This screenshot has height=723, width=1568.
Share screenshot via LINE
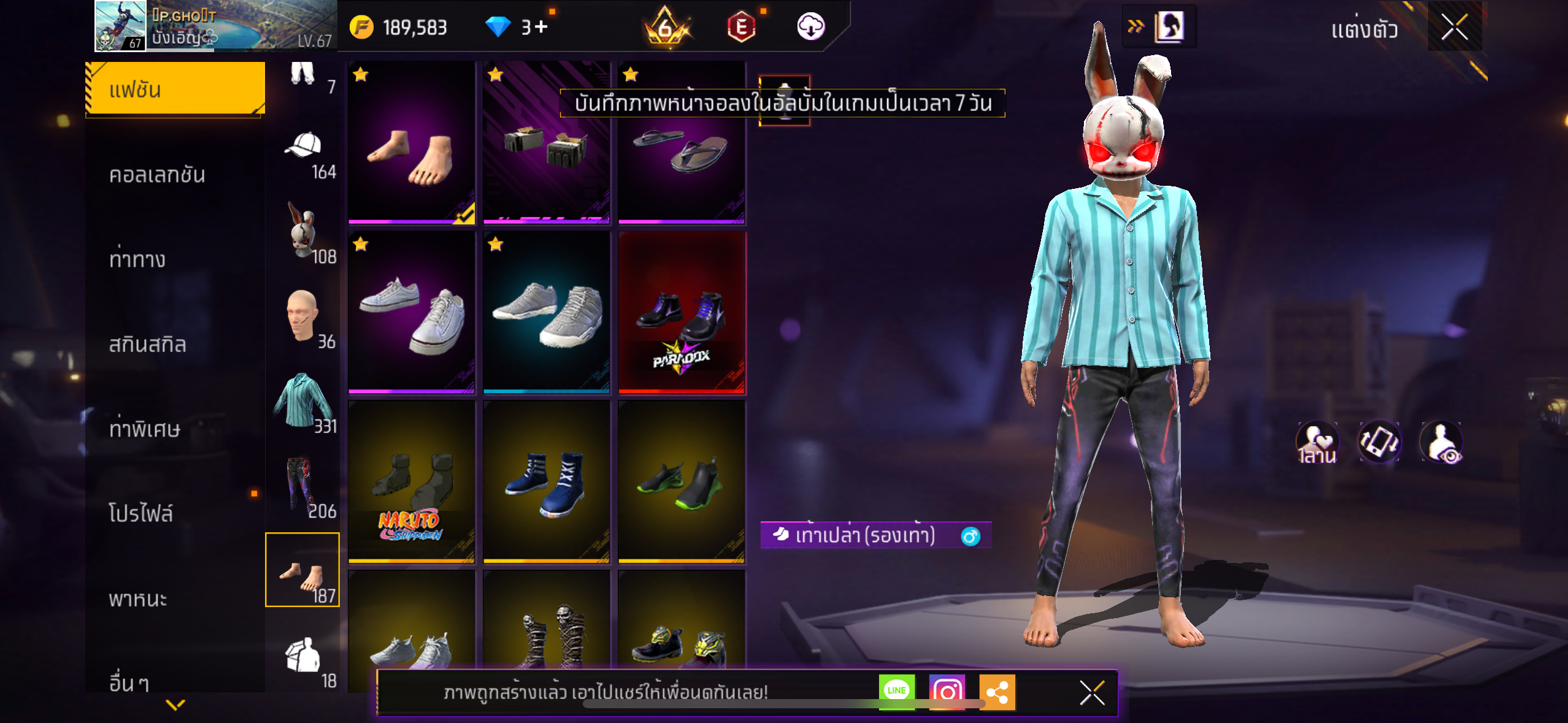pyautogui.click(x=896, y=691)
